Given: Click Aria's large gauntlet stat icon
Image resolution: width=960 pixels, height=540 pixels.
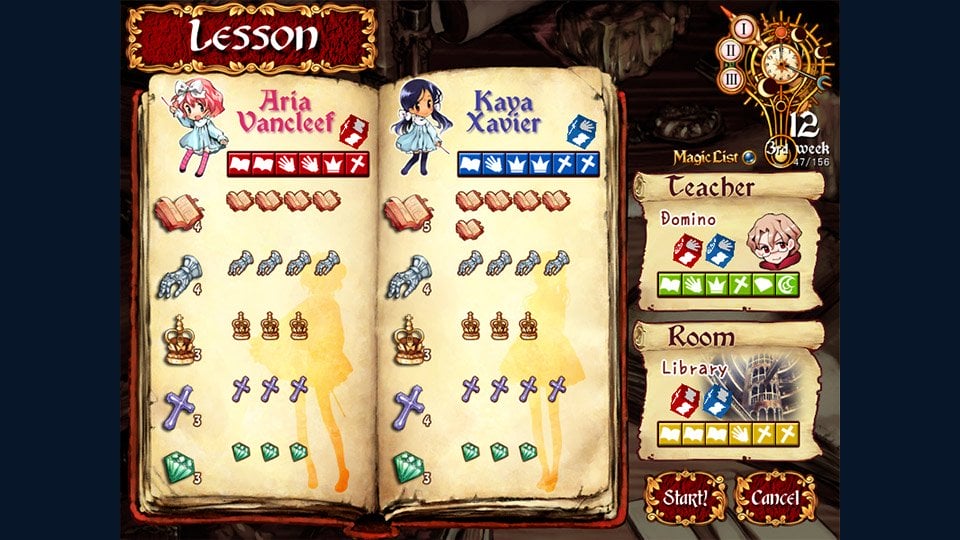Looking at the screenshot, I should click(178, 274).
